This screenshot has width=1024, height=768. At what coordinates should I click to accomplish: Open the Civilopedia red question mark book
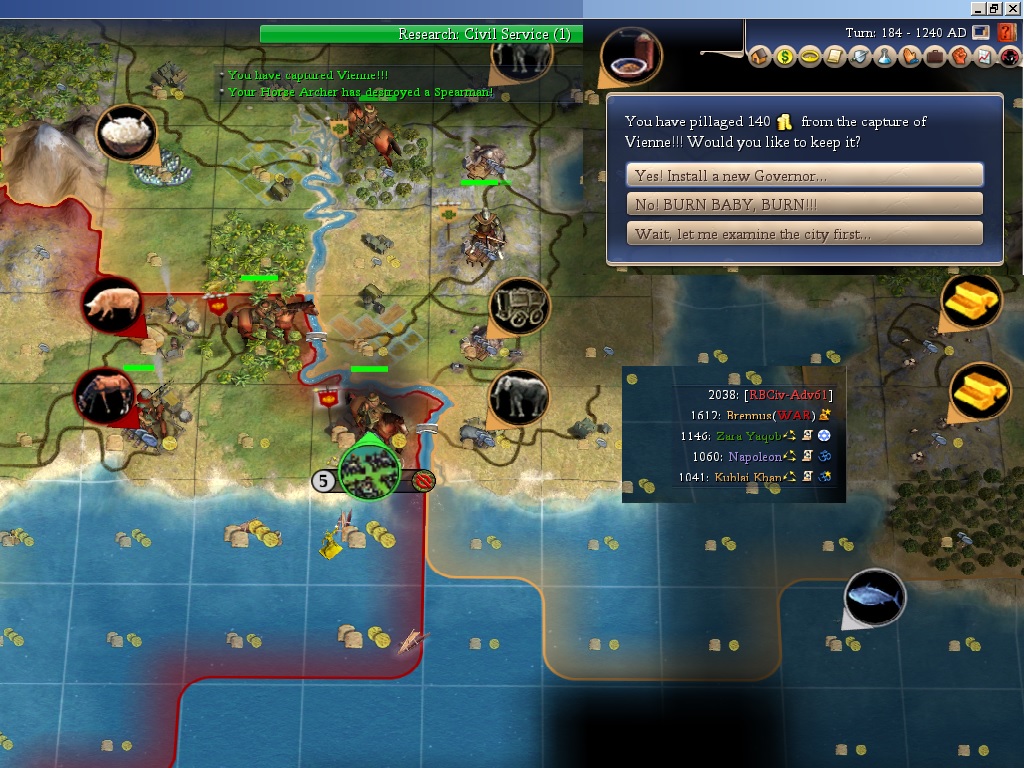coord(1007,33)
